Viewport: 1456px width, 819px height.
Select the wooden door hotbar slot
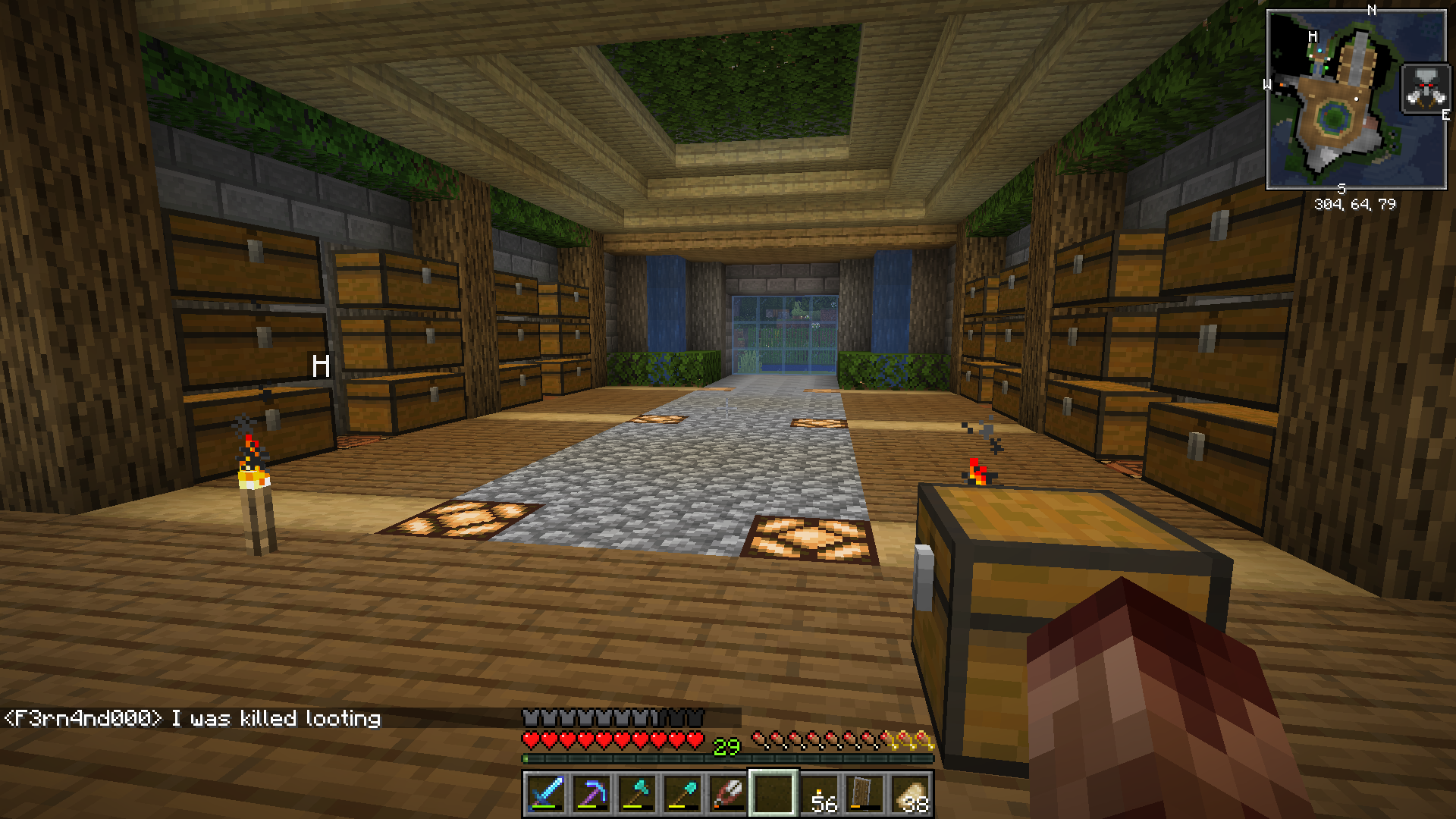pyautogui.click(x=865, y=793)
